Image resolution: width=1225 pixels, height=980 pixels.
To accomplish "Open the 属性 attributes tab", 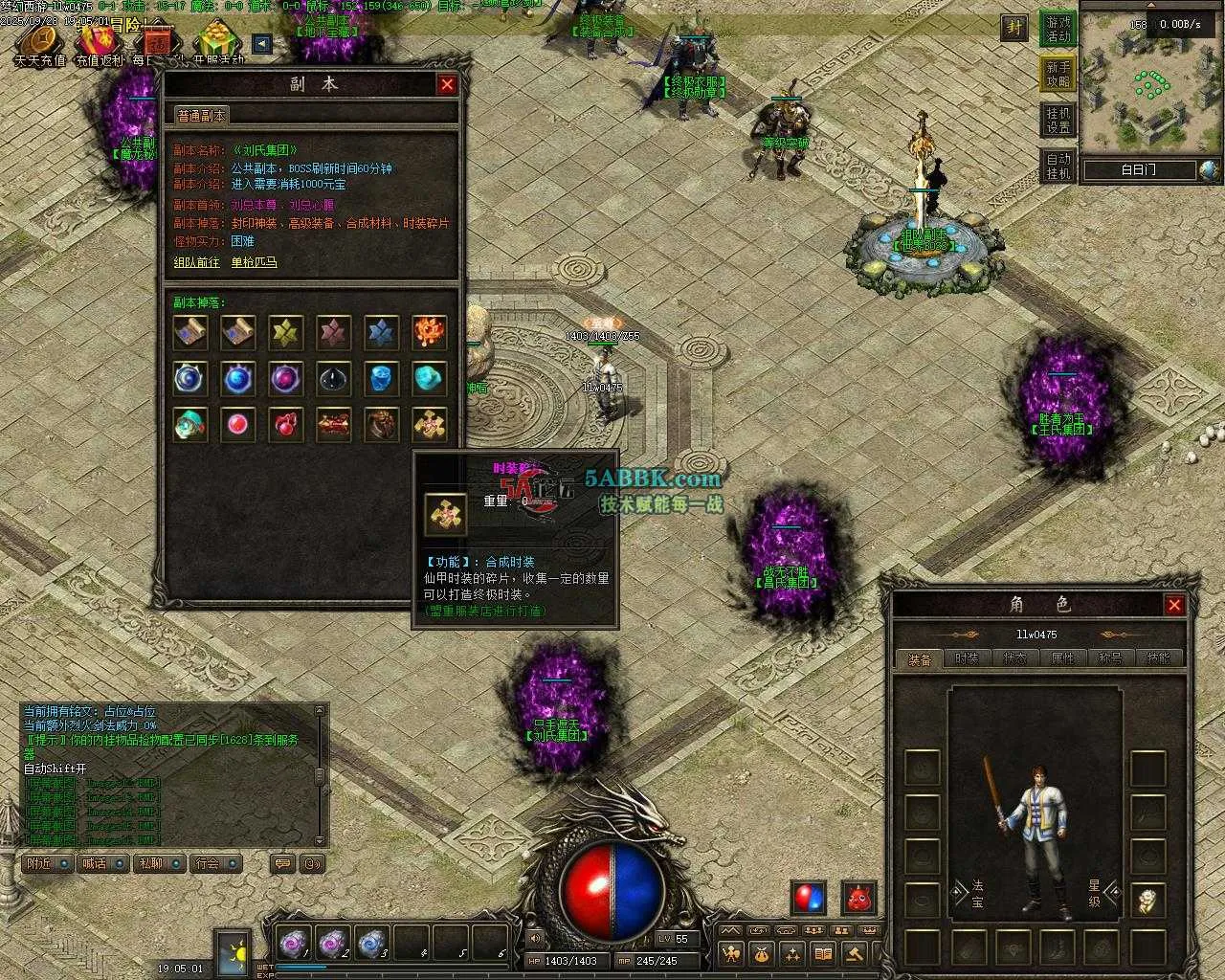I will (1062, 658).
